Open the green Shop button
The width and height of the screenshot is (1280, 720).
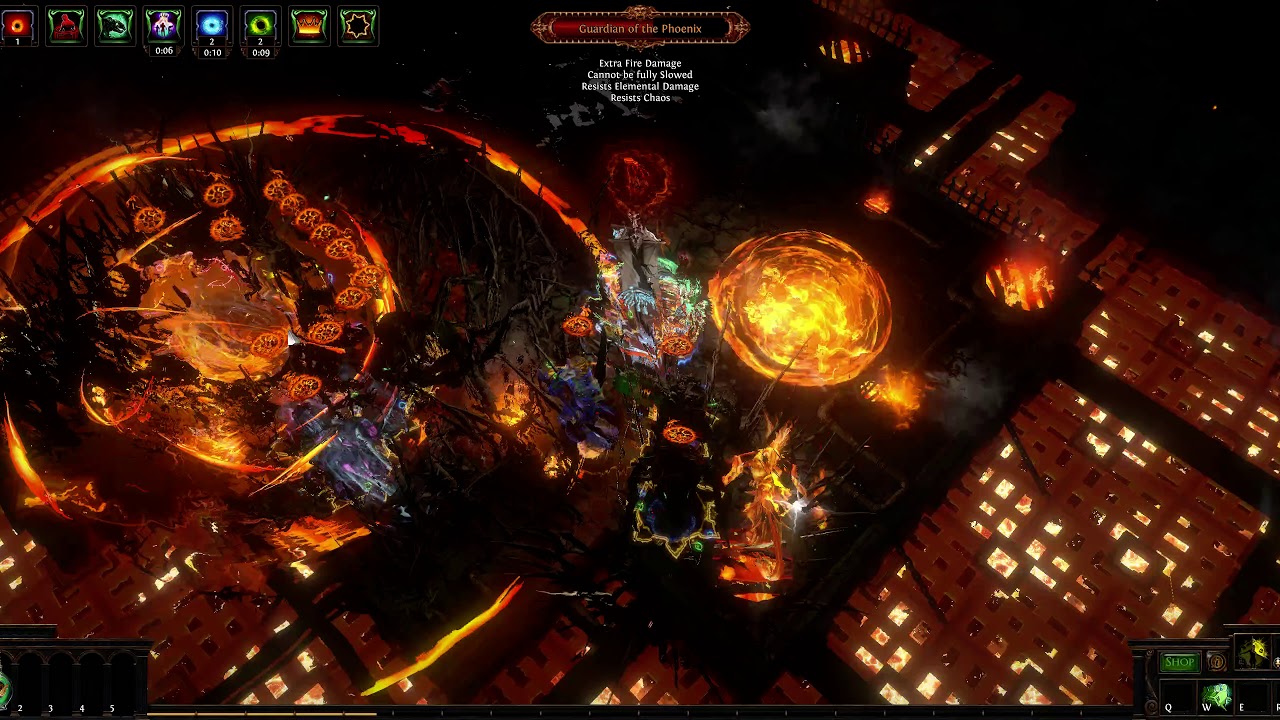click(x=1179, y=662)
